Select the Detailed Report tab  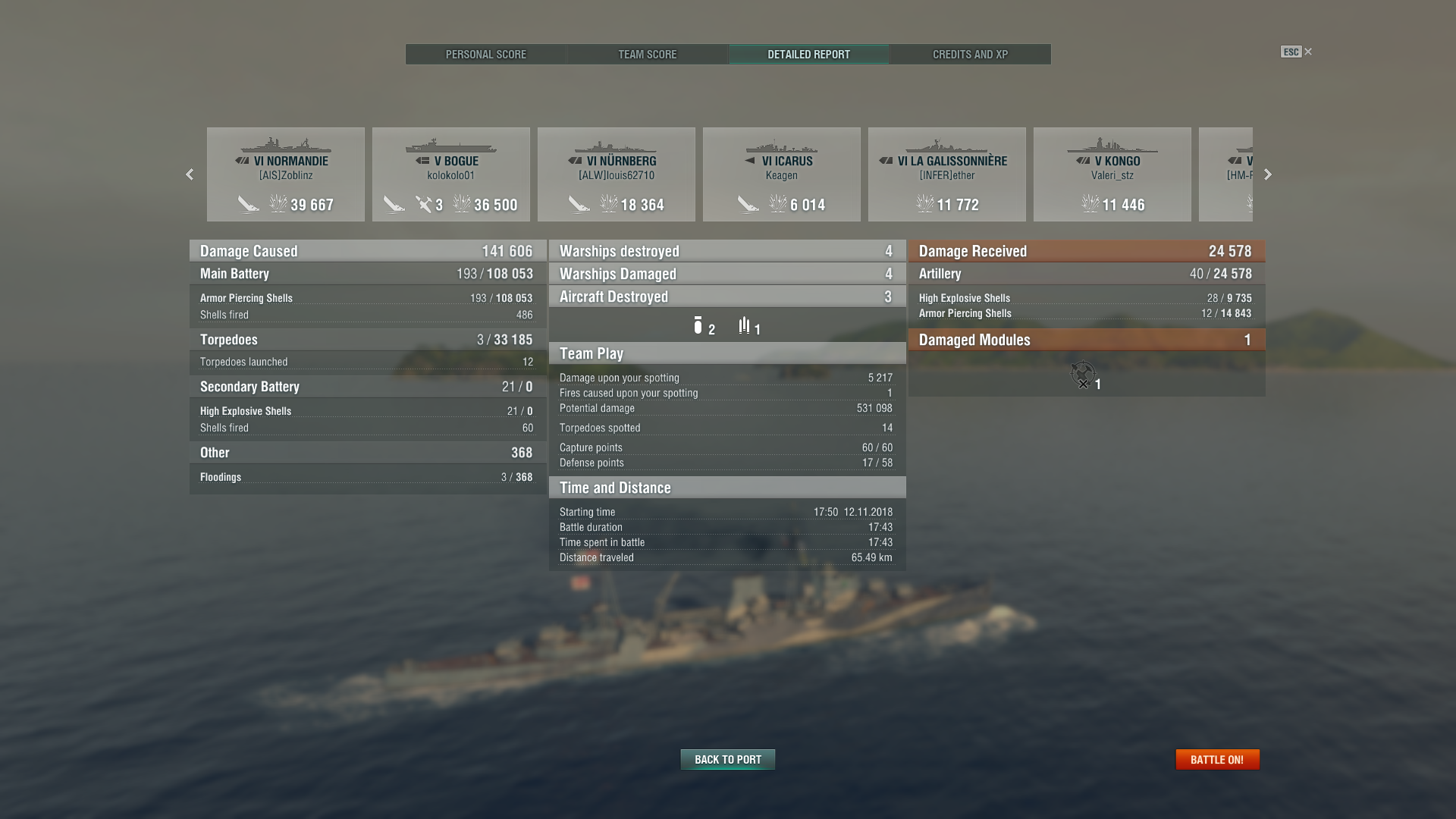tap(808, 55)
